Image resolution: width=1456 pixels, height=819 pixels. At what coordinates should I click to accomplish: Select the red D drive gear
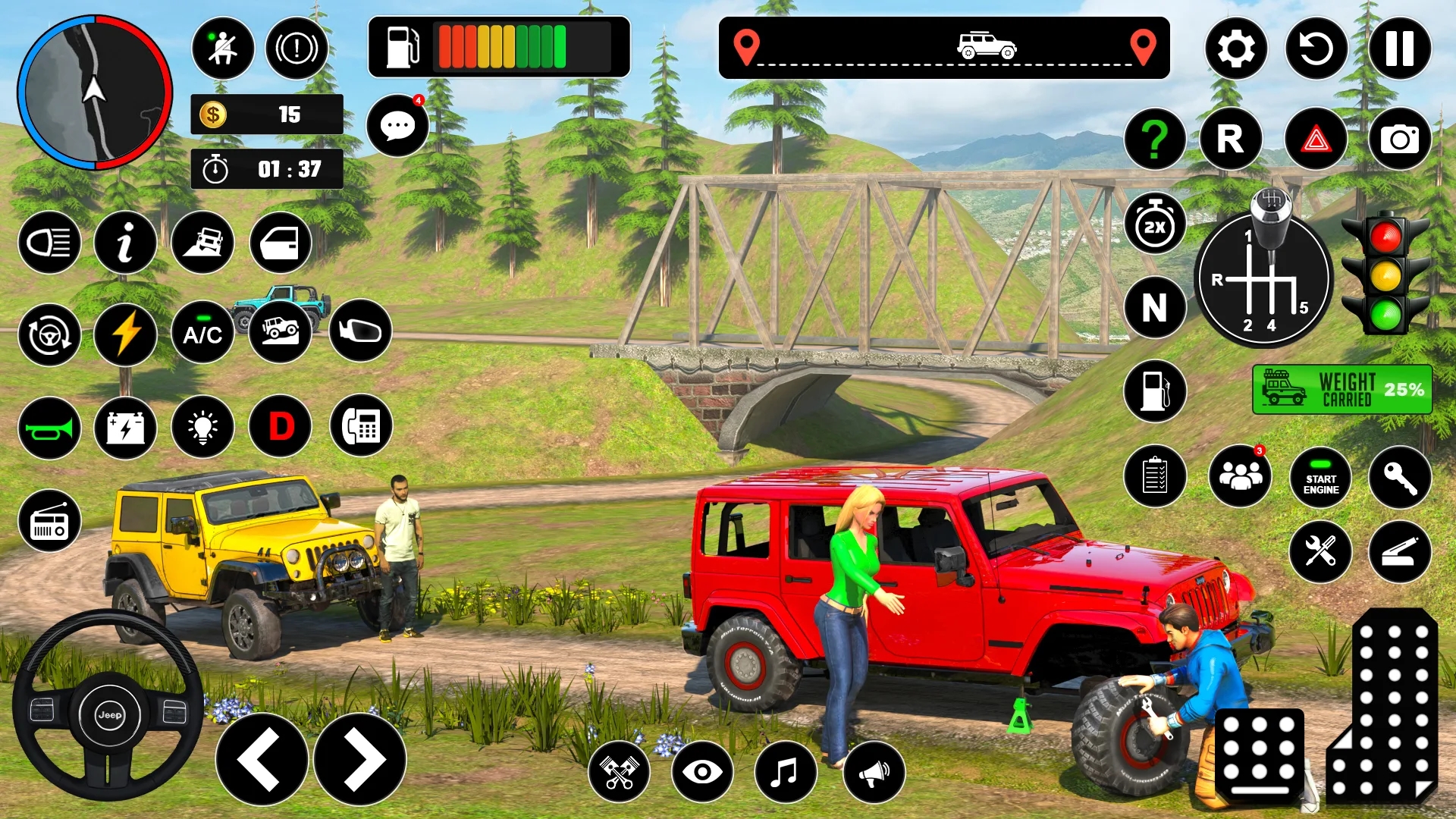click(281, 426)
